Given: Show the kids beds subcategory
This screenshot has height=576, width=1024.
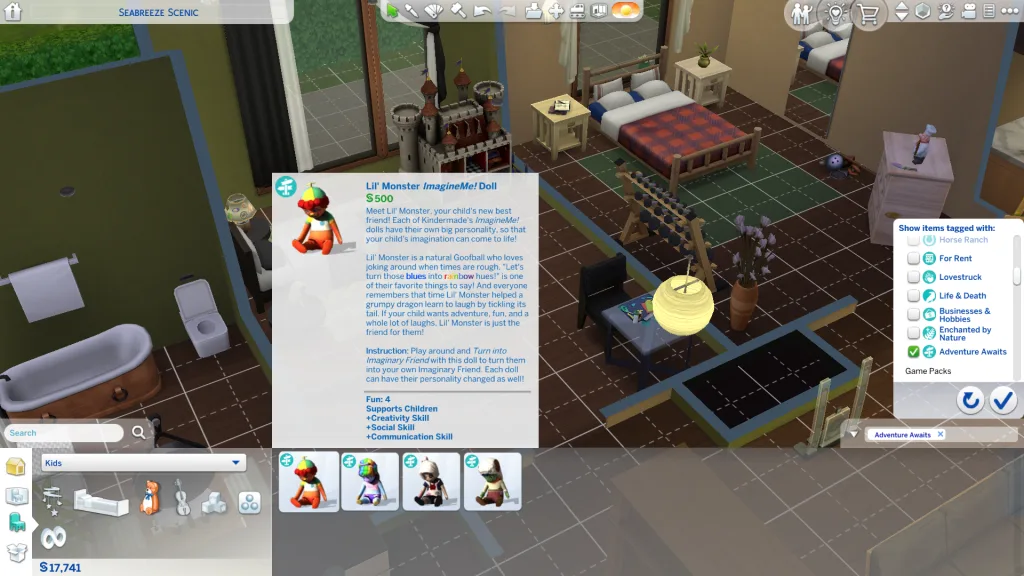Looking at the screenshot, I should tap(101, 502).
